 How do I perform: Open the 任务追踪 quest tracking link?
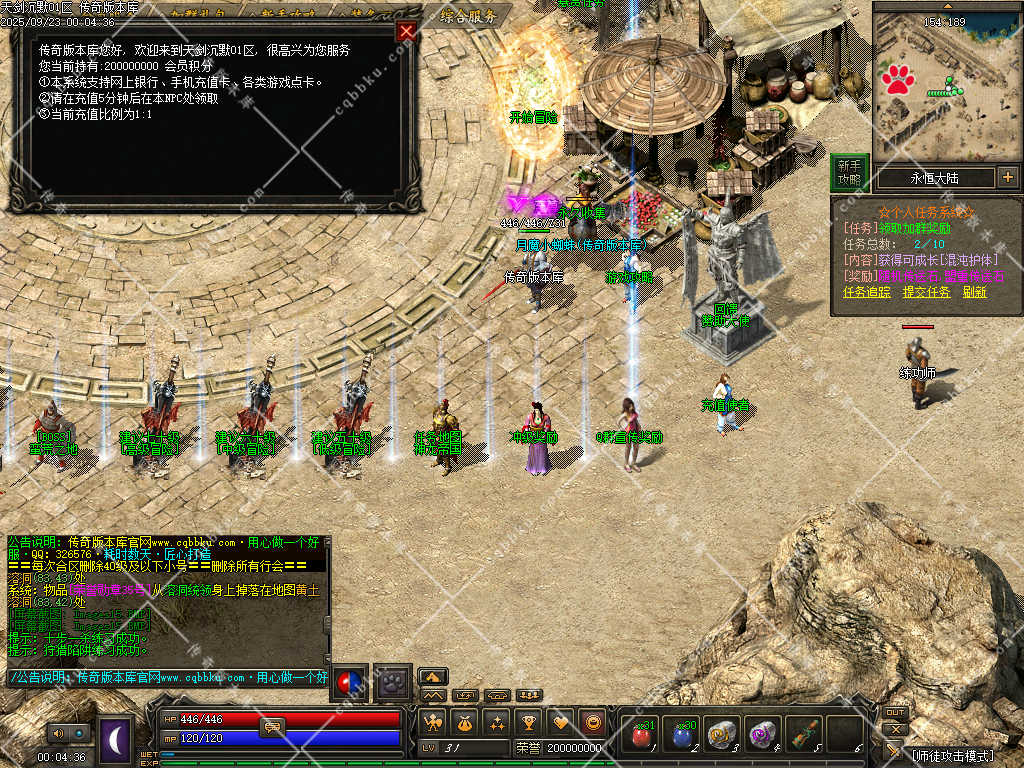(866, 292)
